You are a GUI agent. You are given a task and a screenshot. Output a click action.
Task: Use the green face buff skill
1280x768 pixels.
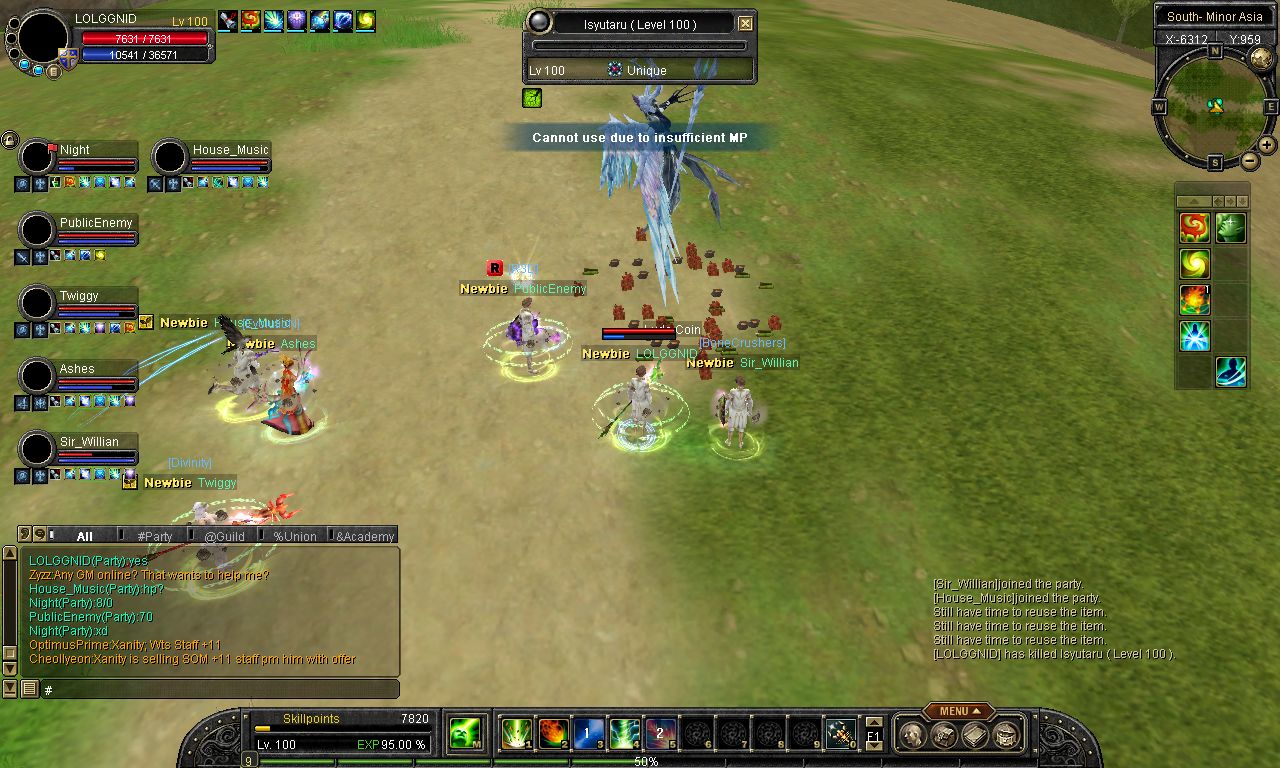pyautogui.click(x=1231, y=228)
